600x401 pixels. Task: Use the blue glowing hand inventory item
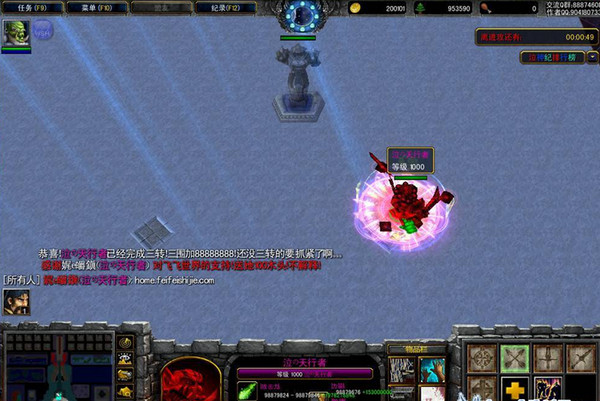[432, 369]
